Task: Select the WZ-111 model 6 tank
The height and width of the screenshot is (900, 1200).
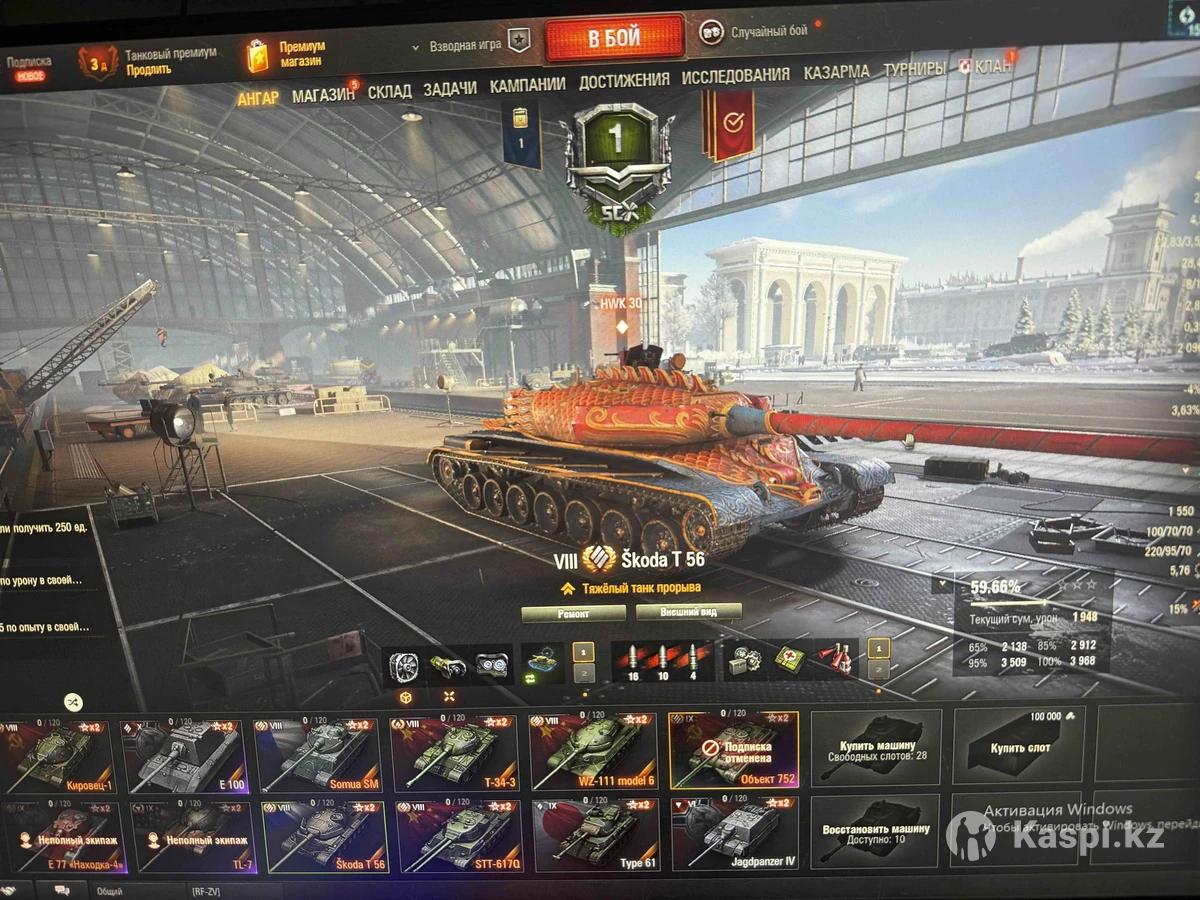Action: tap(593, 751)
